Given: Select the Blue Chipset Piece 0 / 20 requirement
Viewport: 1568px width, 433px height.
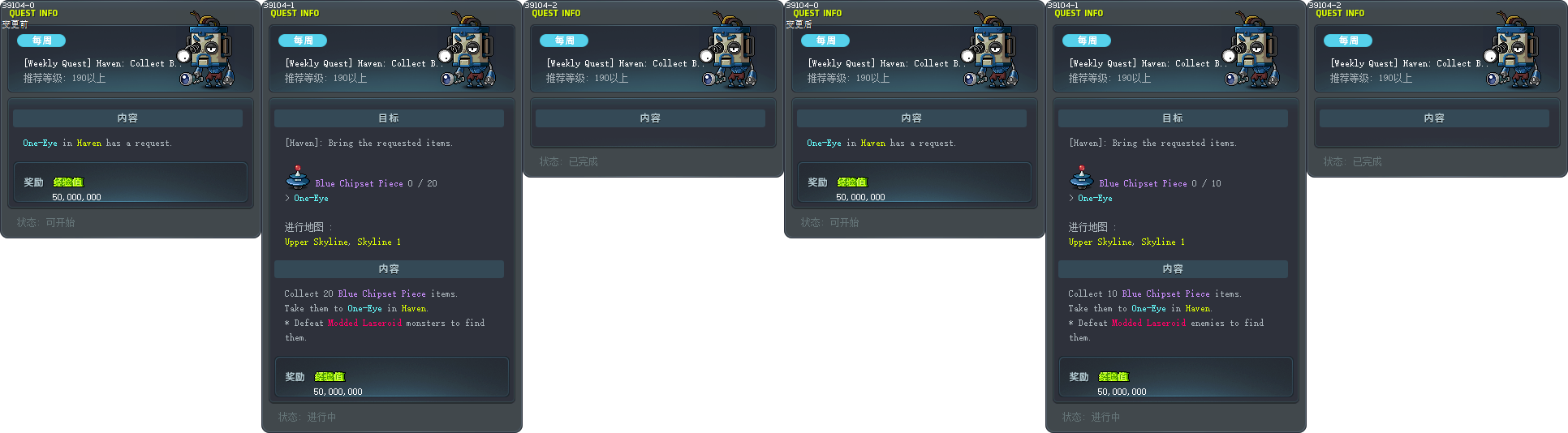Looking at the screenshot, I should (x=375, y=183).
